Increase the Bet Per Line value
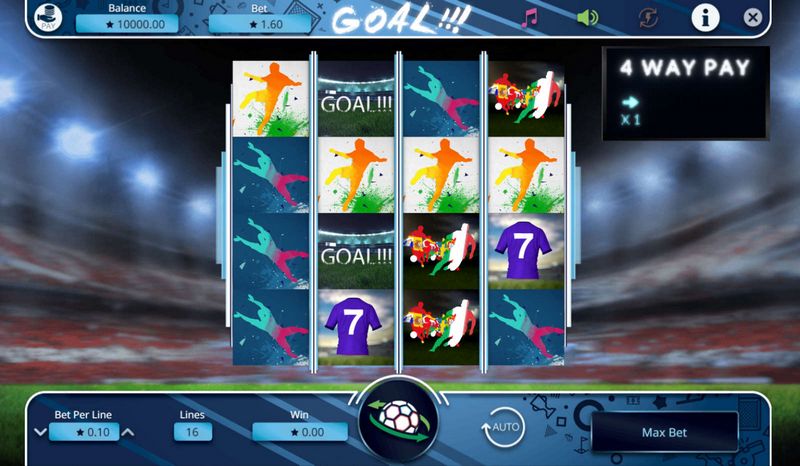 point(128,432)
